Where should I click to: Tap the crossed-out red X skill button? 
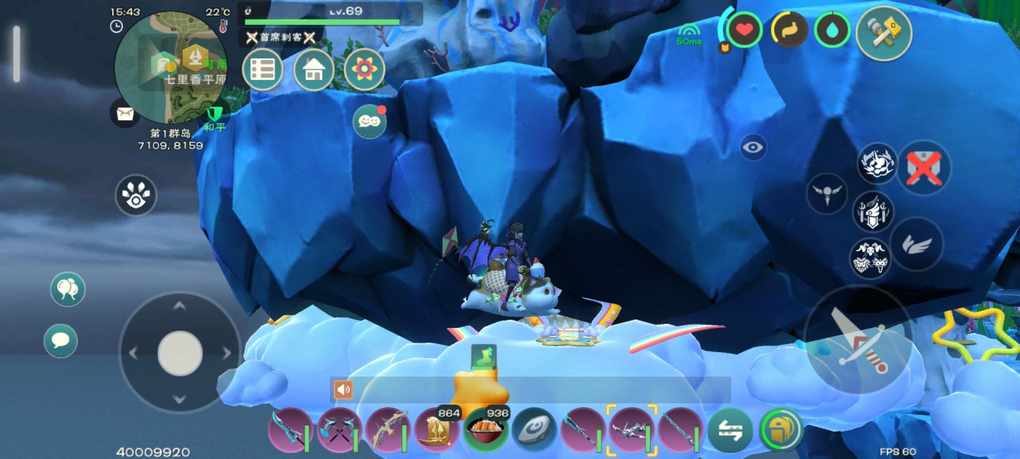tap(923, 167)
